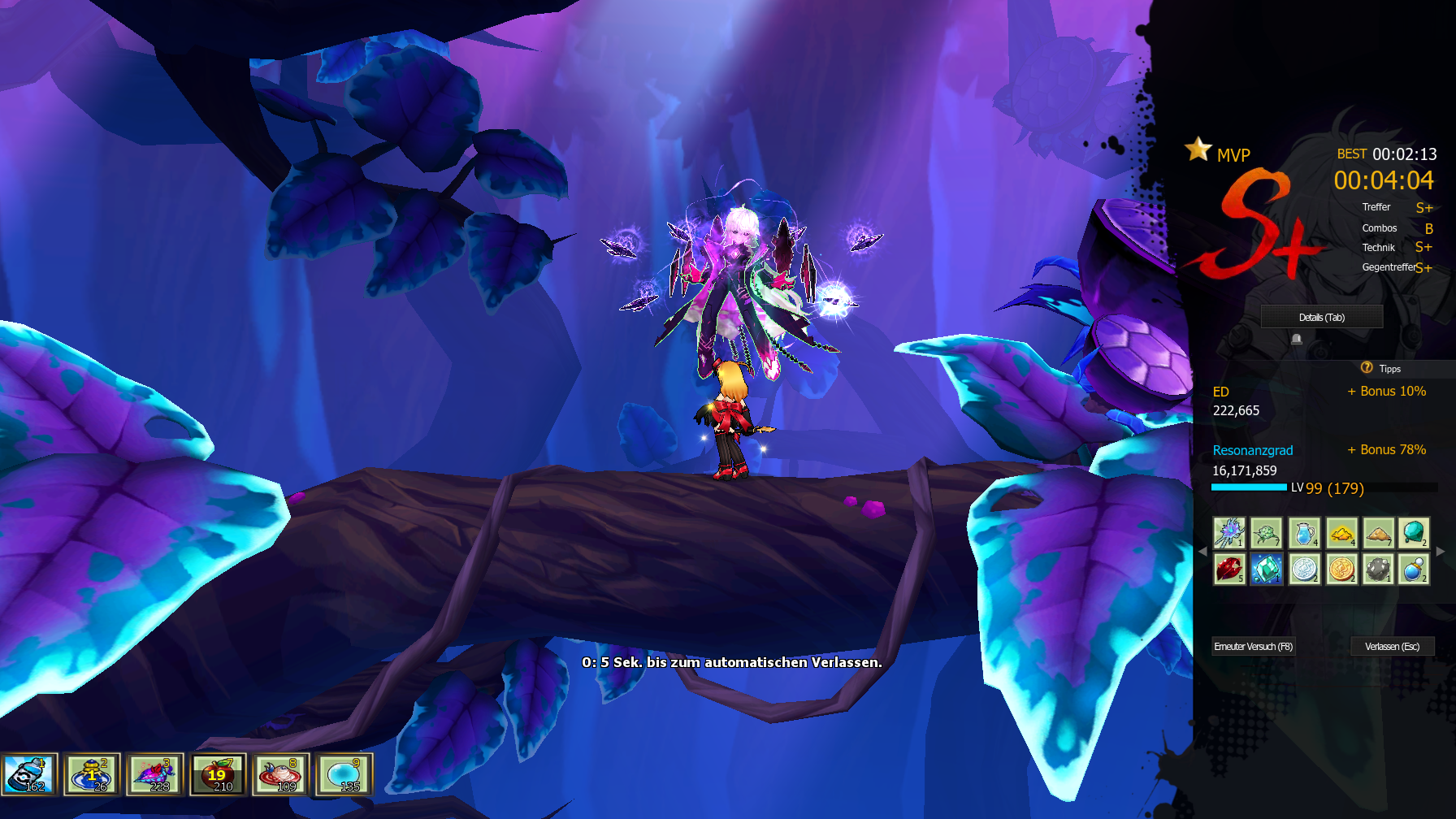Select the gray ore rock reward
1456x819 pixels.
[x=1378, y=569]
